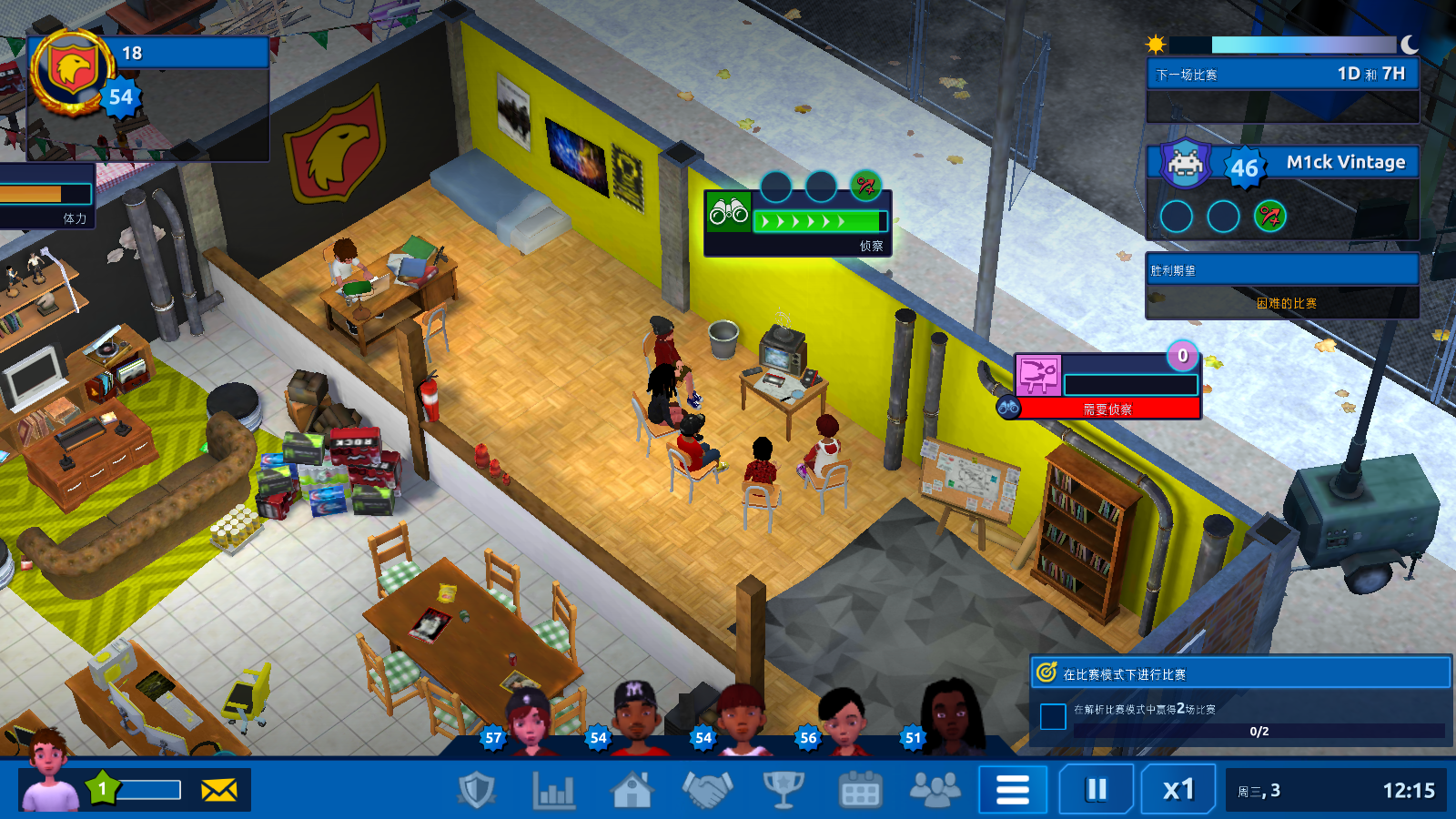This screenshot has width=1456, height=819.
Task: Open the statistics bar chart
Action: pos(553,790)
